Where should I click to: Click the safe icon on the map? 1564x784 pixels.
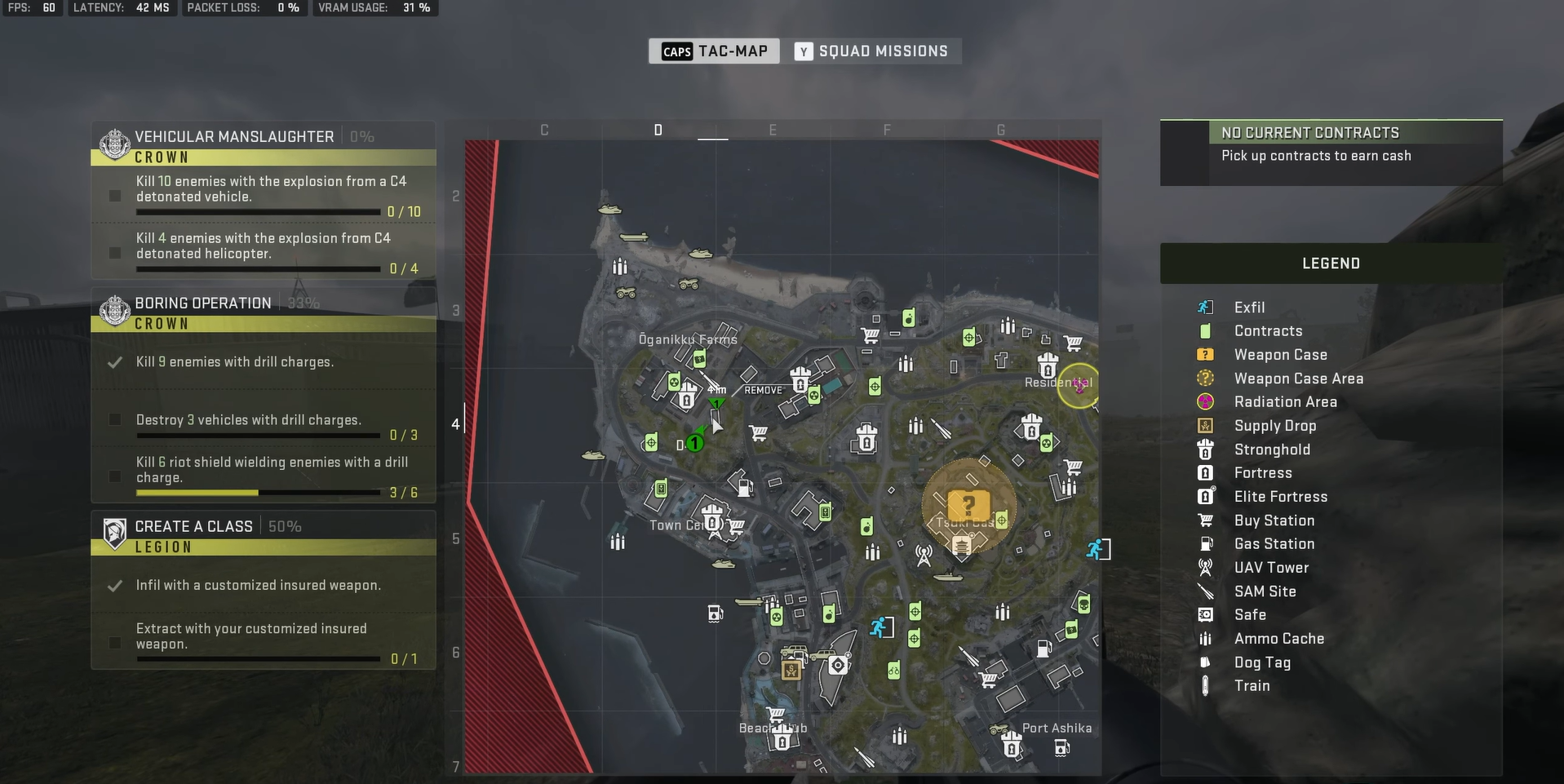(837, 666)
